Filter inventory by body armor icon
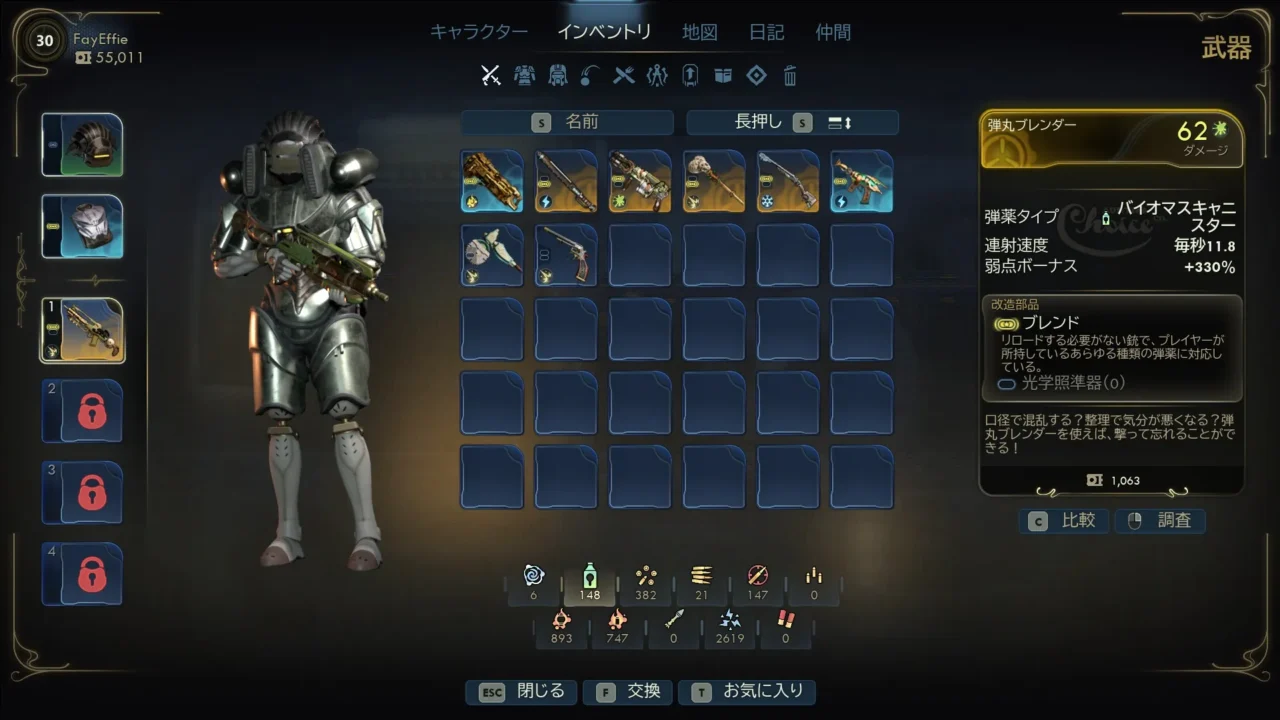The width and height of the screenshot is (1280, 720). (524, 75)
